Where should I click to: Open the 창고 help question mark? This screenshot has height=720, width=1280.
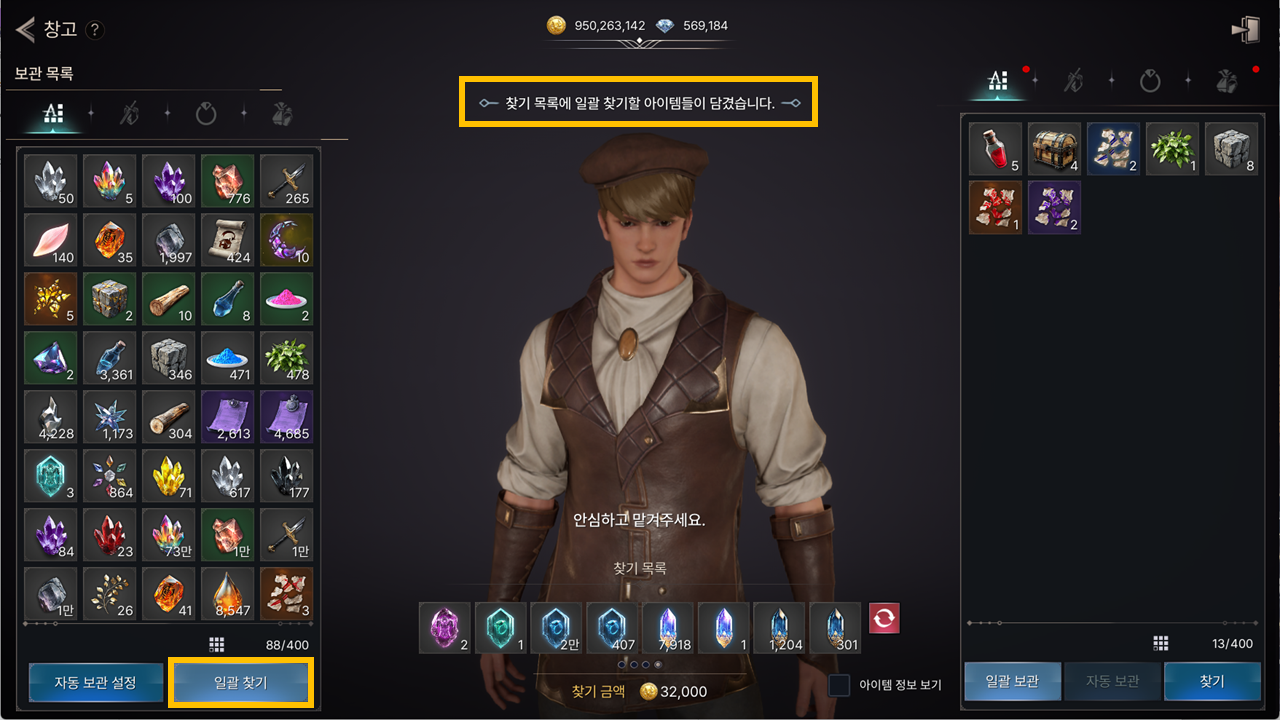[95, 30]
